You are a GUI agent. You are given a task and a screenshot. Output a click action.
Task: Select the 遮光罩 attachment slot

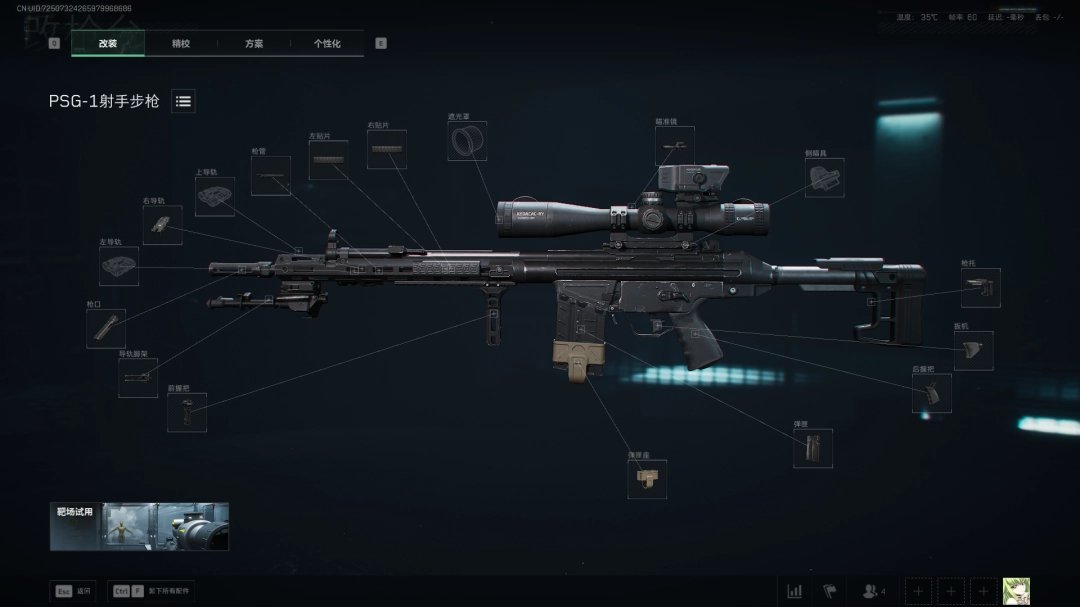(467, 141)
